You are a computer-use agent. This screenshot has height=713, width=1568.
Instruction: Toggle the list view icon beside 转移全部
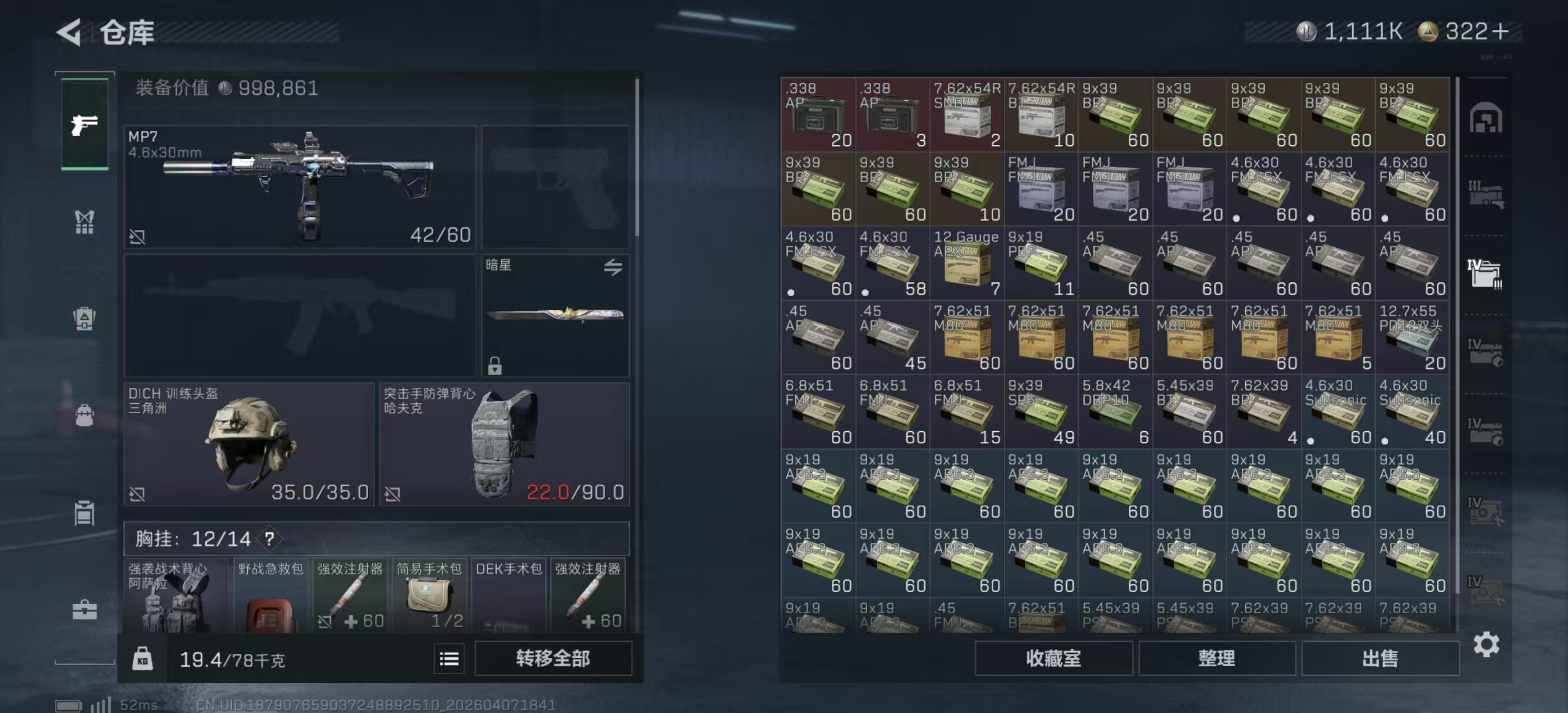pyautogui.click(x=449, y=658)
